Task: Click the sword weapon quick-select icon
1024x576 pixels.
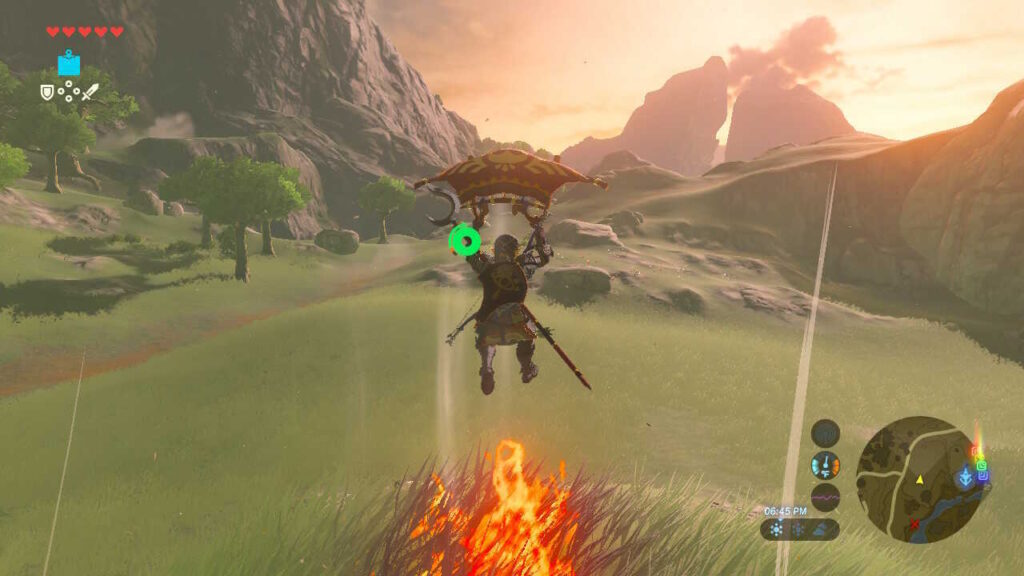Action: pyautogui.click(x=90, y=92)
